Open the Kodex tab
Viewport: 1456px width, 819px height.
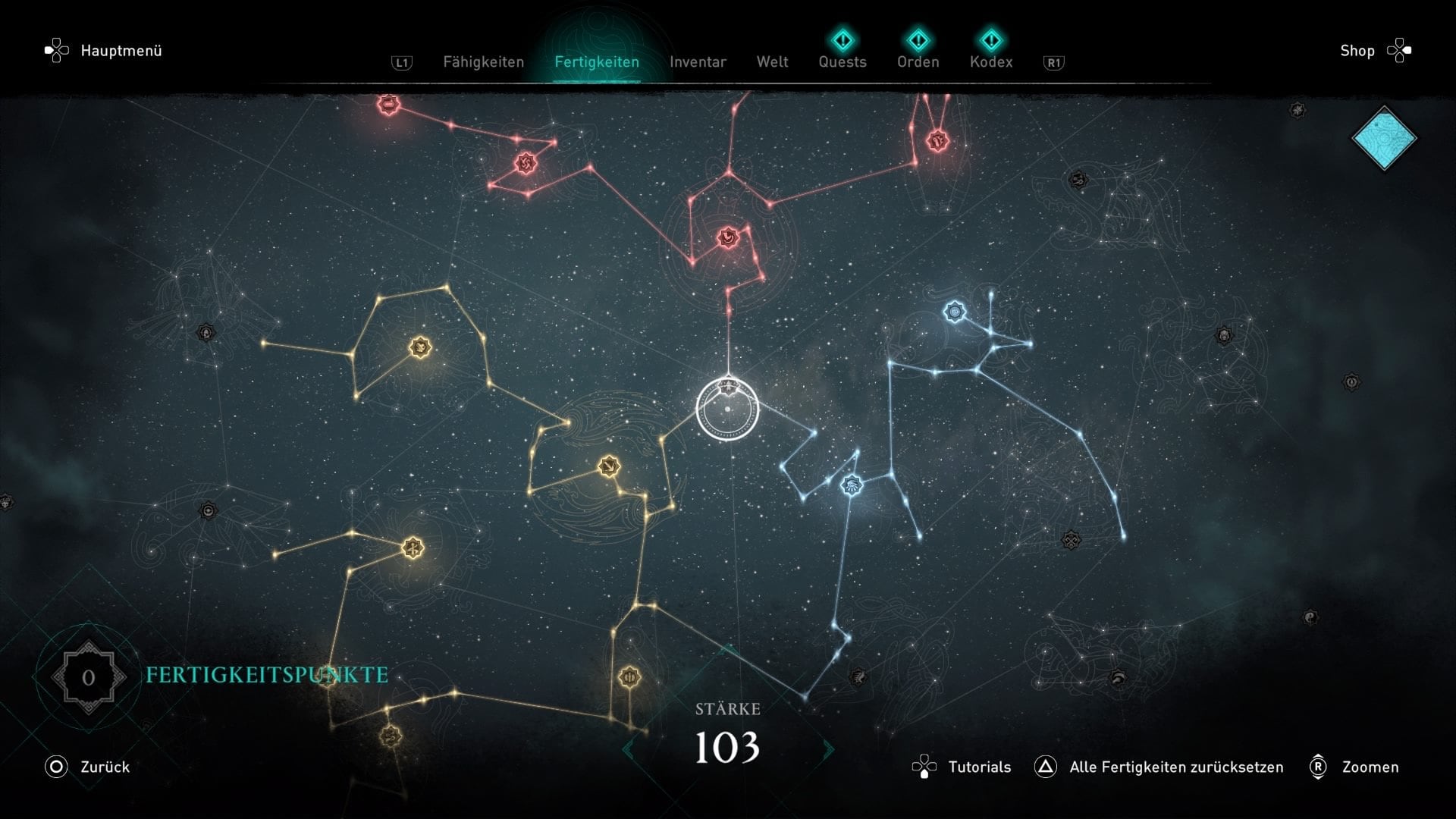990,61
